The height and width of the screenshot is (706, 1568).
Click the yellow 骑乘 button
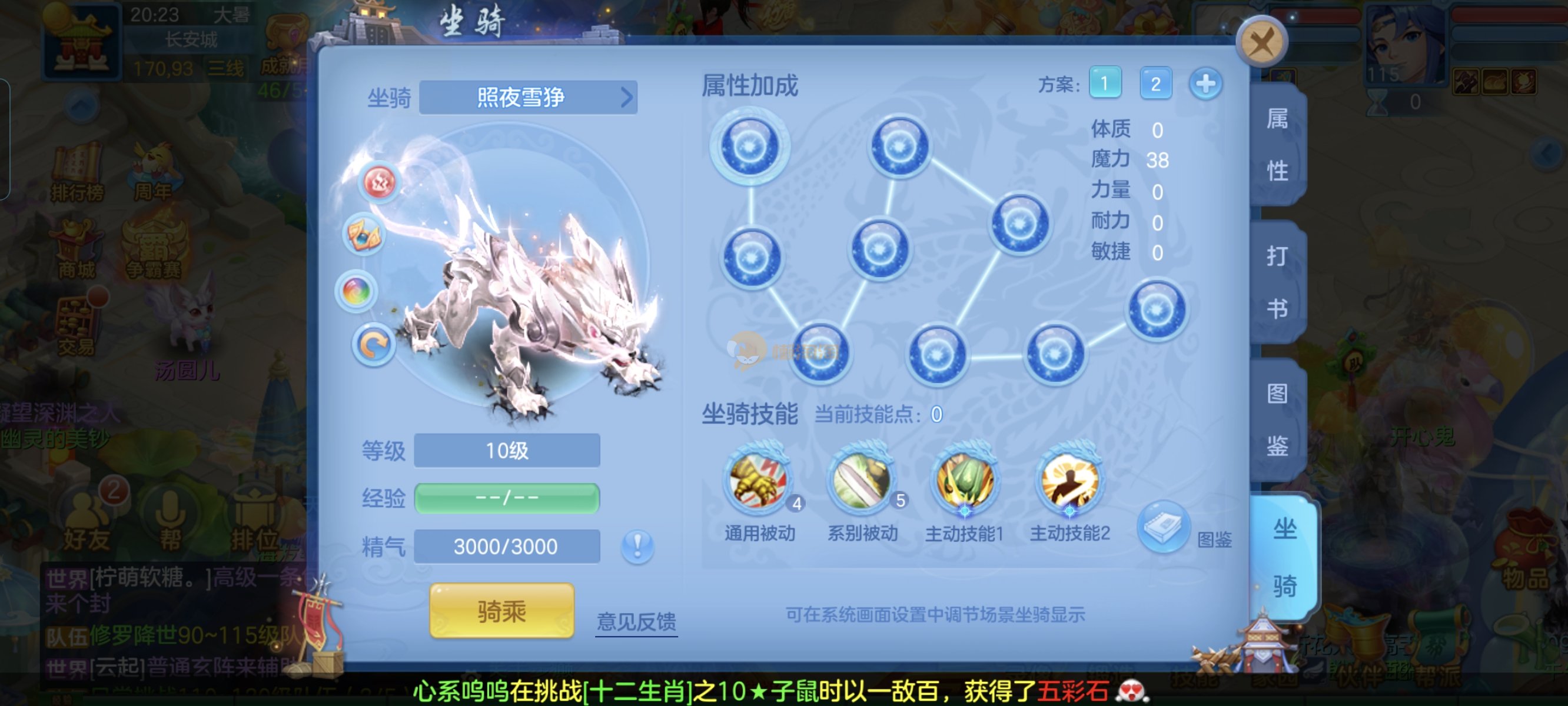[x=501, y=611]
